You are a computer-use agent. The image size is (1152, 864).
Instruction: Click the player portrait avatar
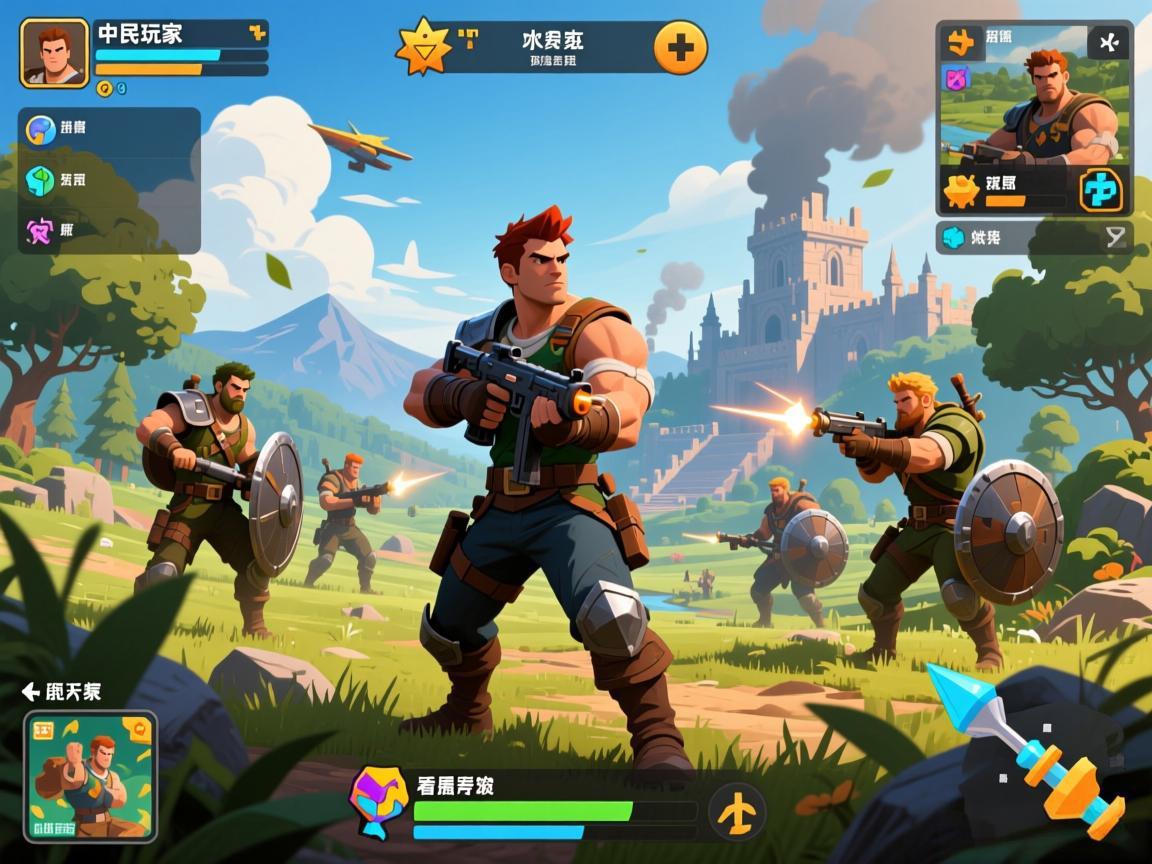click(x=55, y=53)
